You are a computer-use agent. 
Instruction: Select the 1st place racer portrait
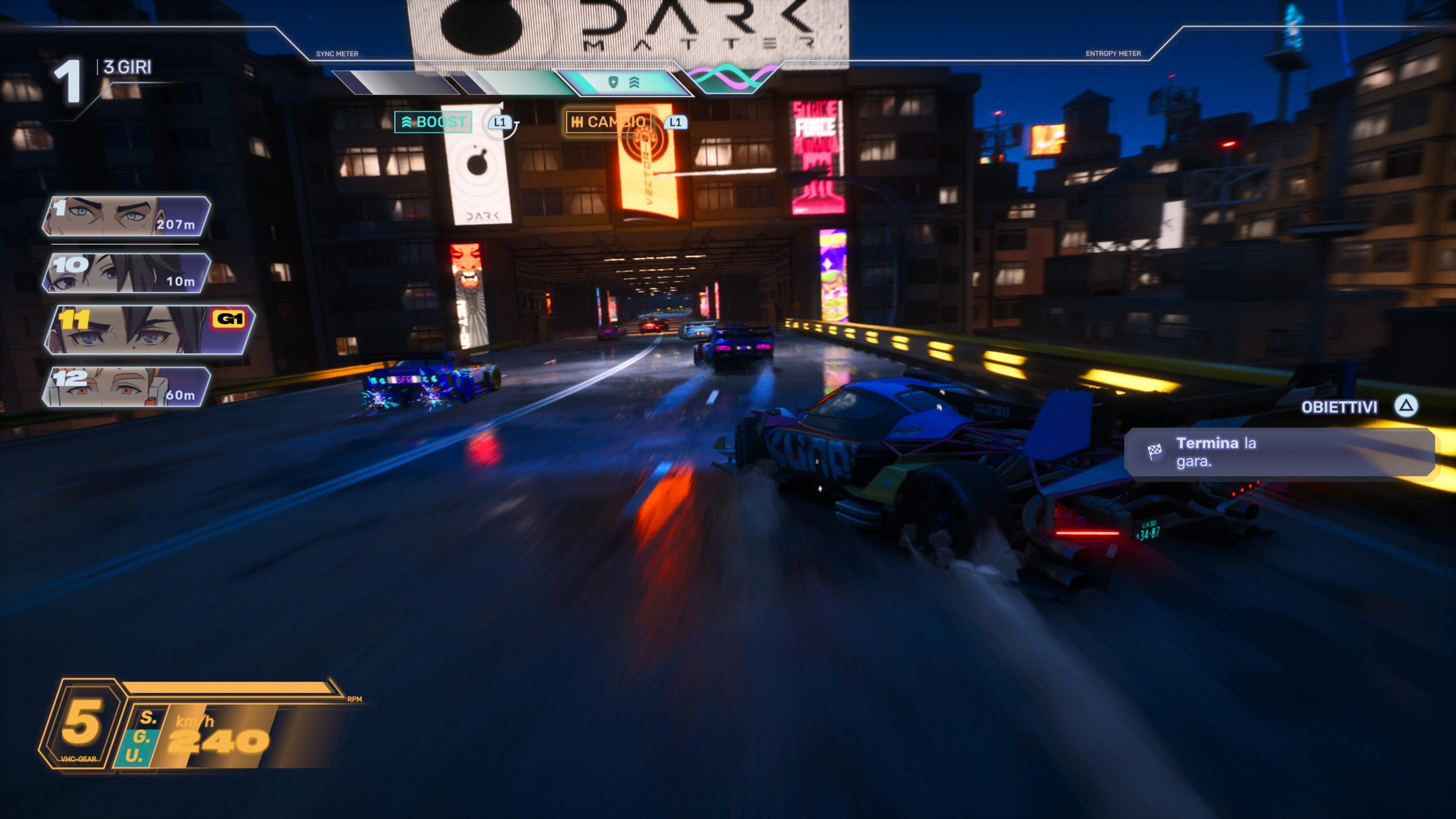[126, 216]
